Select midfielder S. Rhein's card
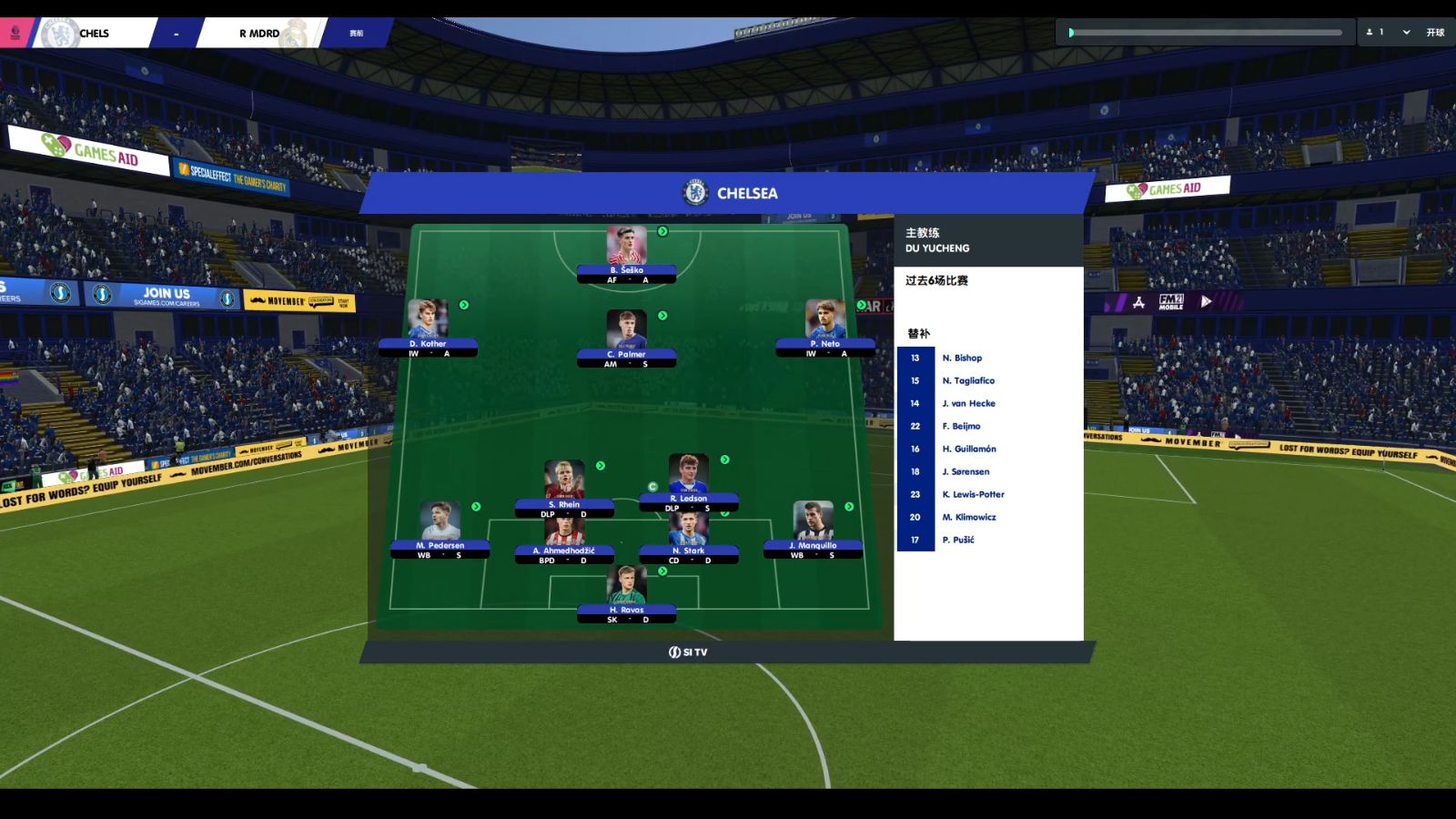 (x=564, y=489)
